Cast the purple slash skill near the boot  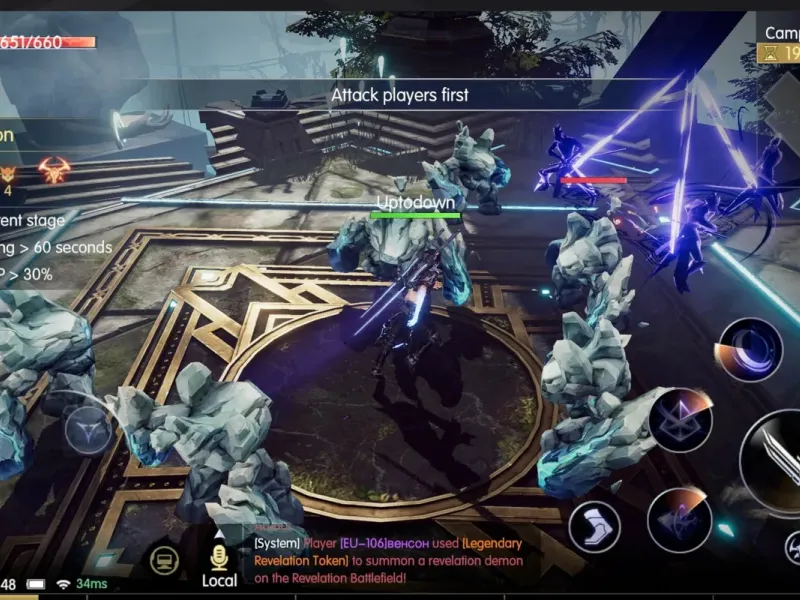tap(679, 520)
